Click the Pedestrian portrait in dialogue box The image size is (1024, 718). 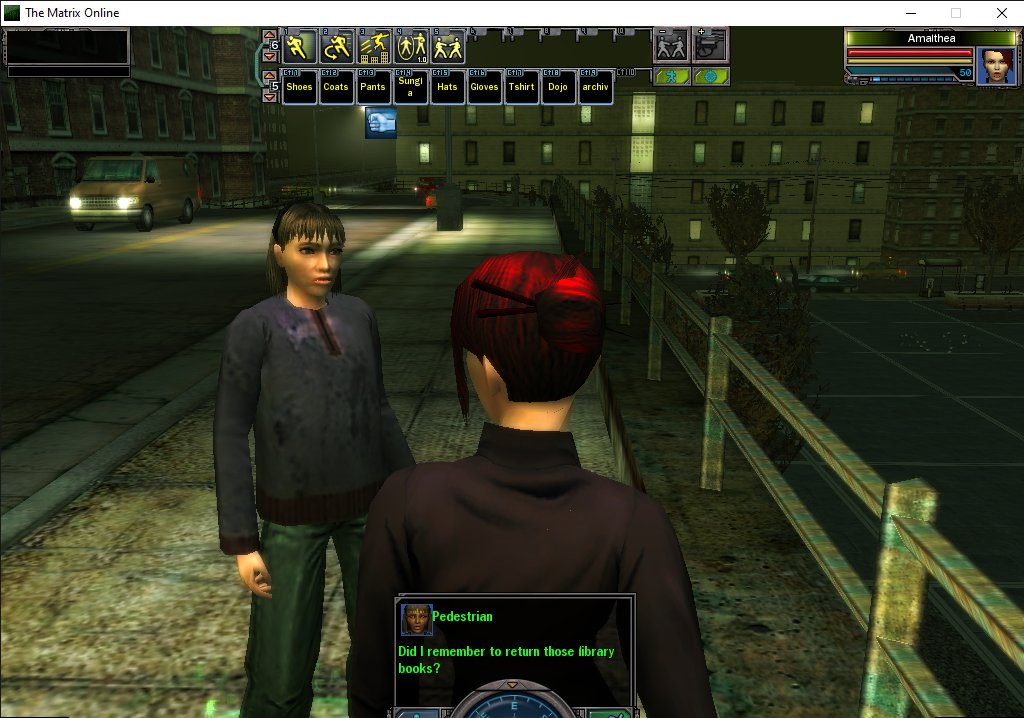pyautogui.click(x=416, y=620)
